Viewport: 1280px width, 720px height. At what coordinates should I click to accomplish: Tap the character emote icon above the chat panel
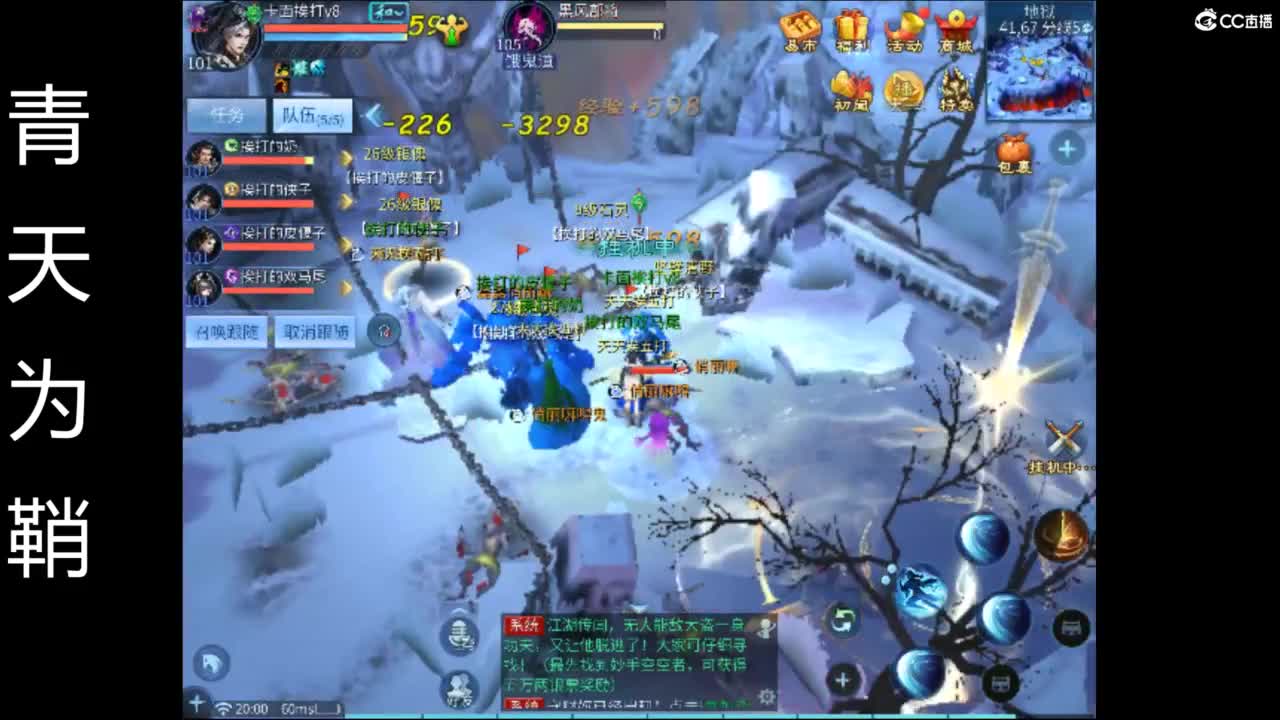point(460,688)
